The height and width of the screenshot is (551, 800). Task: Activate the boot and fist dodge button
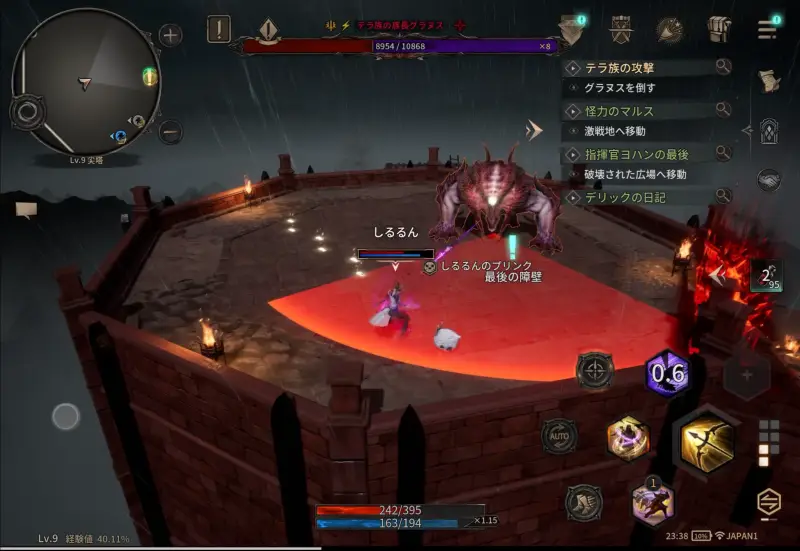[584, 502]
